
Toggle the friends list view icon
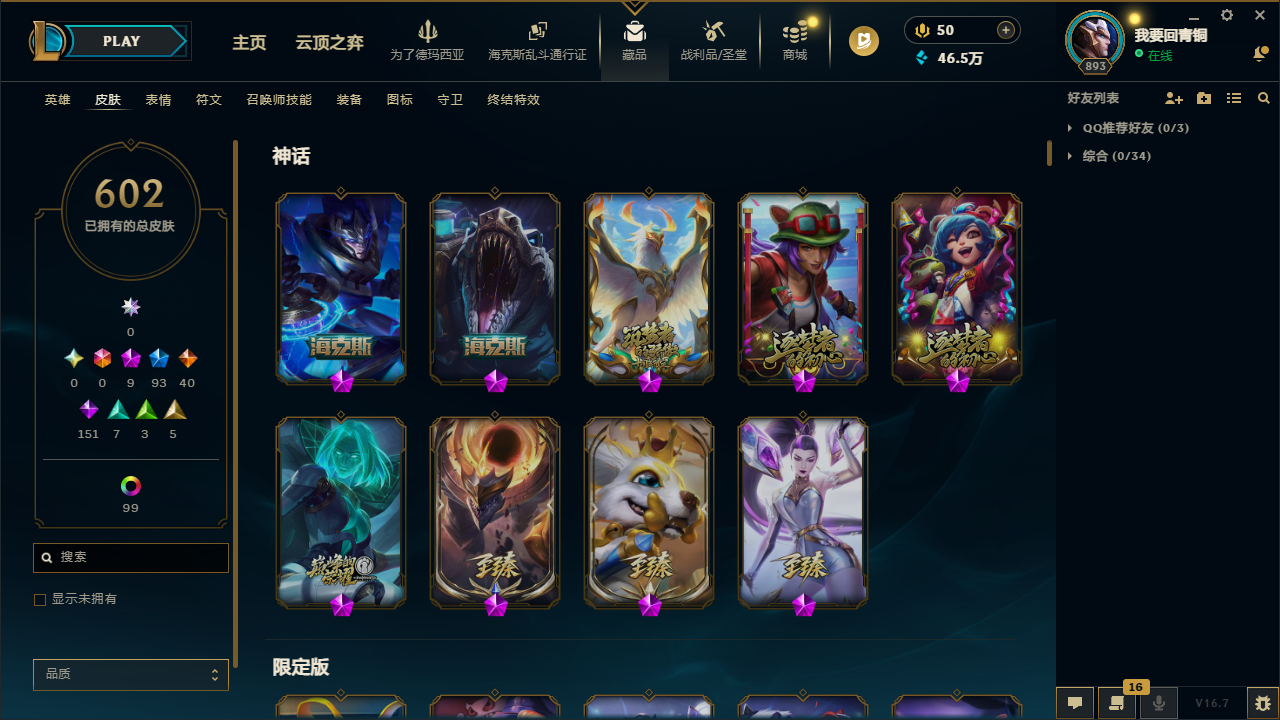[x=1234, y=98]
